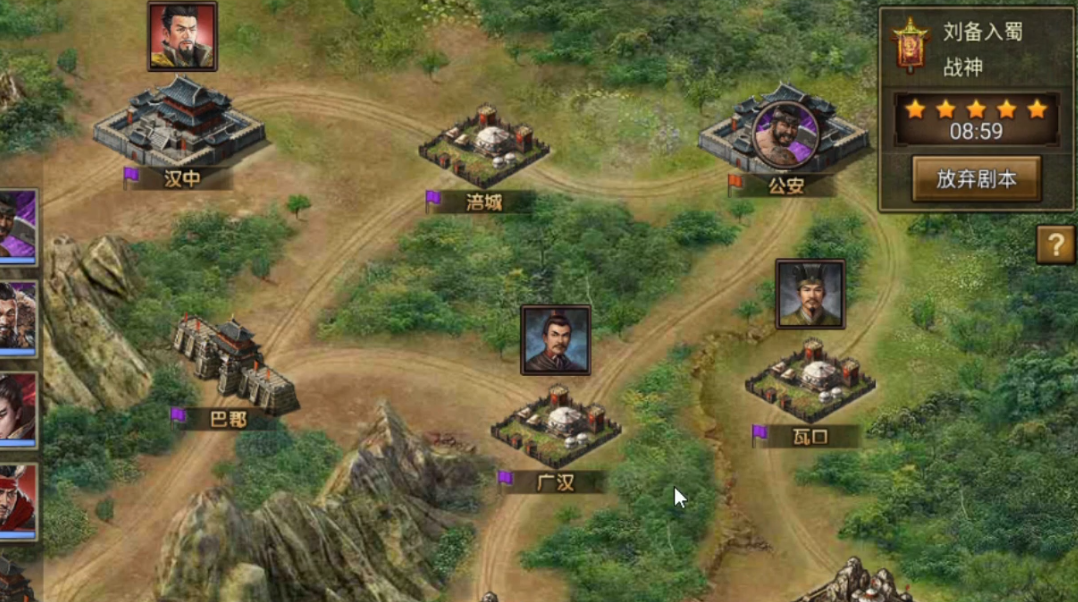Viewport: 1078px width, 602px height.
Task: Select the 广汉 camp node
Action: [556, 425]
